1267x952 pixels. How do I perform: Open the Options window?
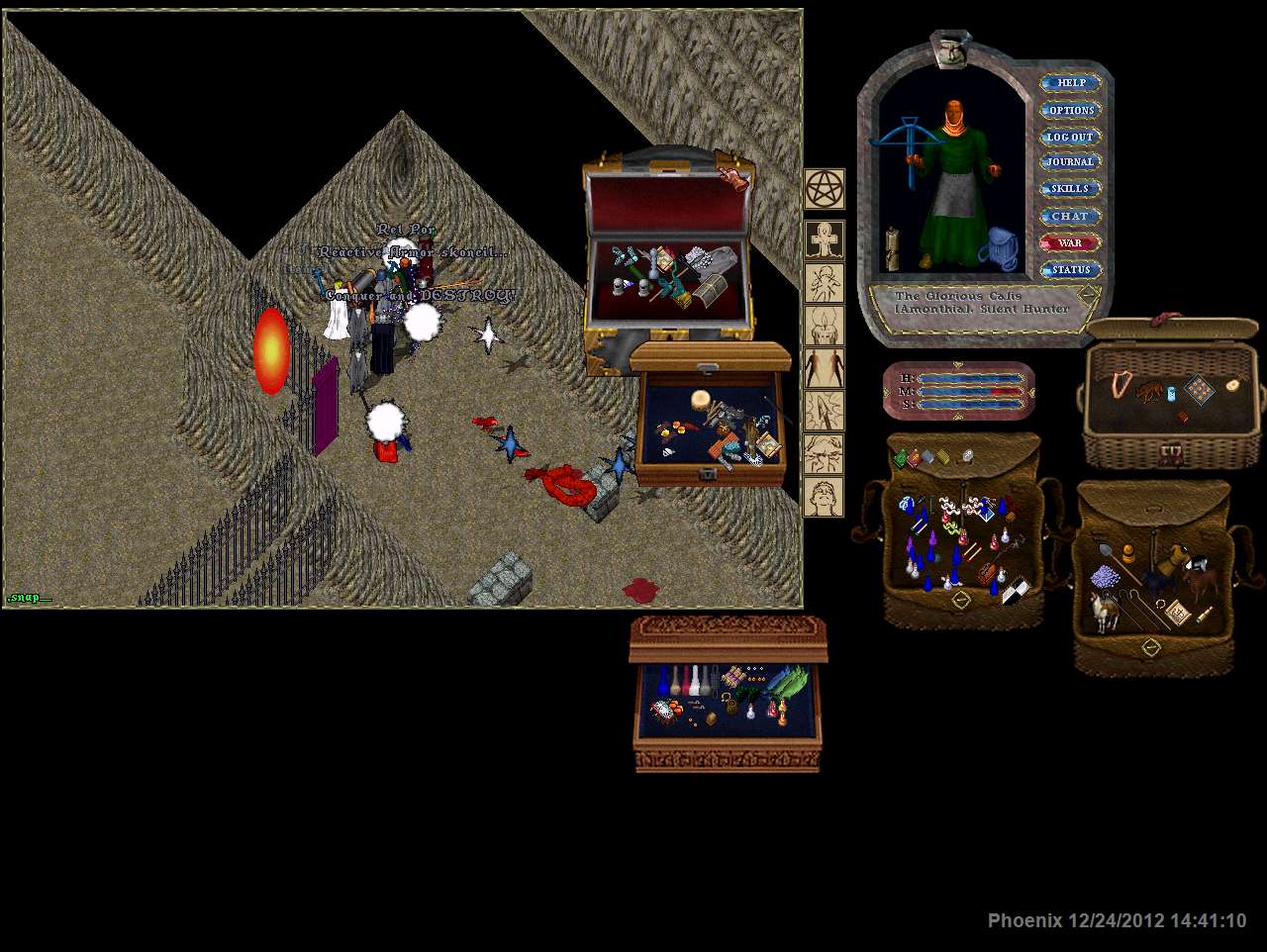pyautogui.click(x=1071, y=110)
